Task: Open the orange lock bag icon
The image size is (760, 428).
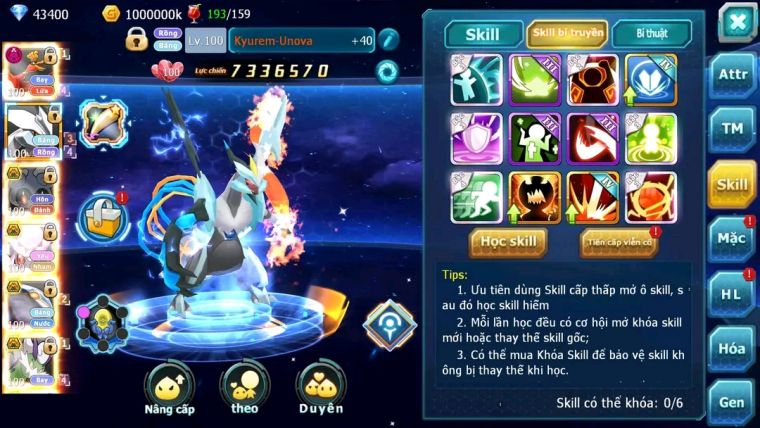Action: click(x=101, y=214)
